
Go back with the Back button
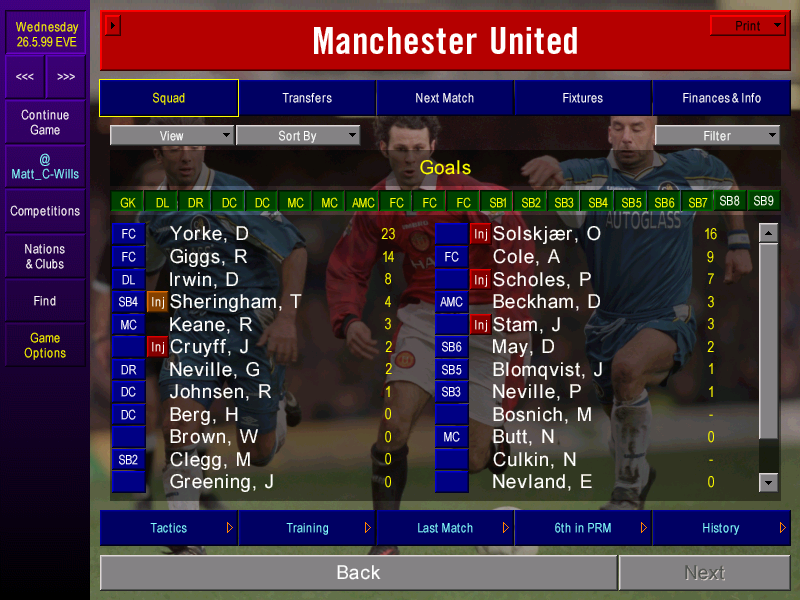pos(358,572)
